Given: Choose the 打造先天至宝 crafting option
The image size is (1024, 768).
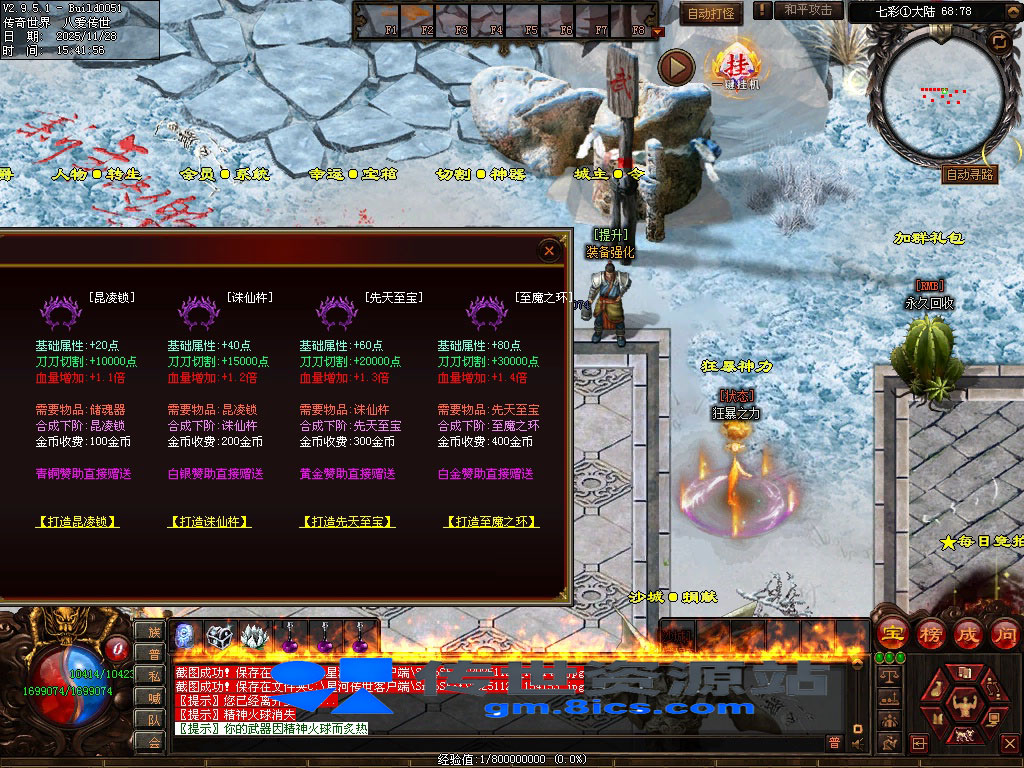Looking at the screenshot, I should (x=349, y=522).
